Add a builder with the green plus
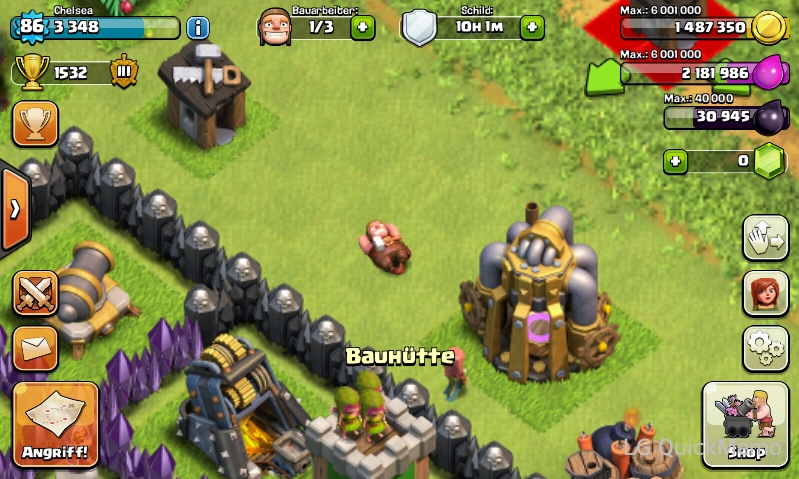Image resolution: width=799 pixels, height=479 pixels. pyautogui.click(x=363, y=27)
